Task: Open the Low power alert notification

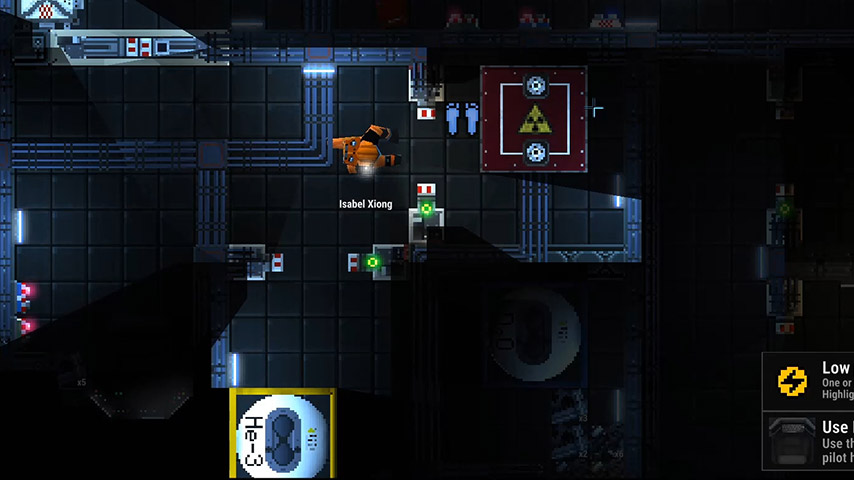Action: [810, 382]
